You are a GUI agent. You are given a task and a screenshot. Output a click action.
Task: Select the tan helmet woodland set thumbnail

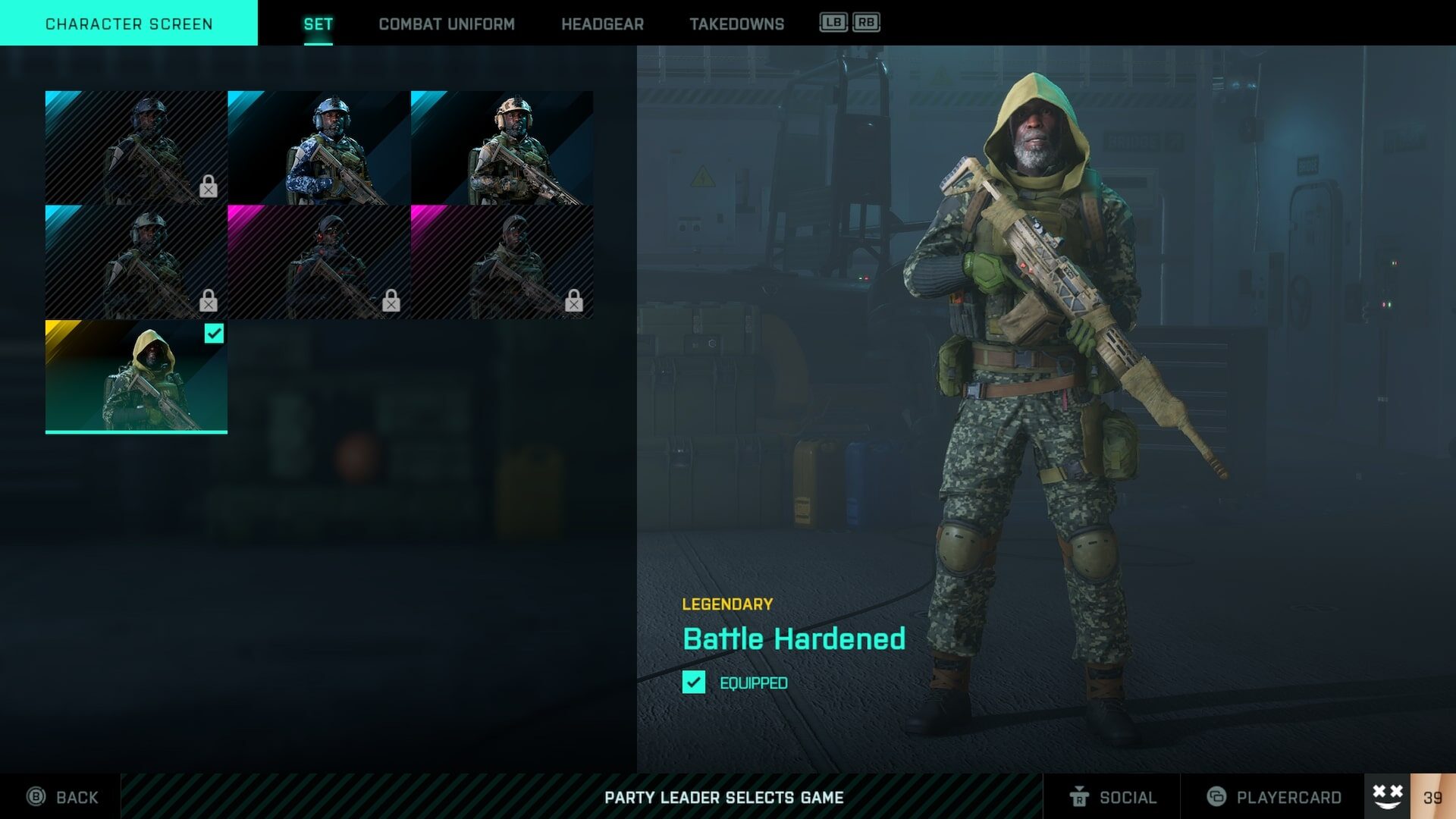501,148
